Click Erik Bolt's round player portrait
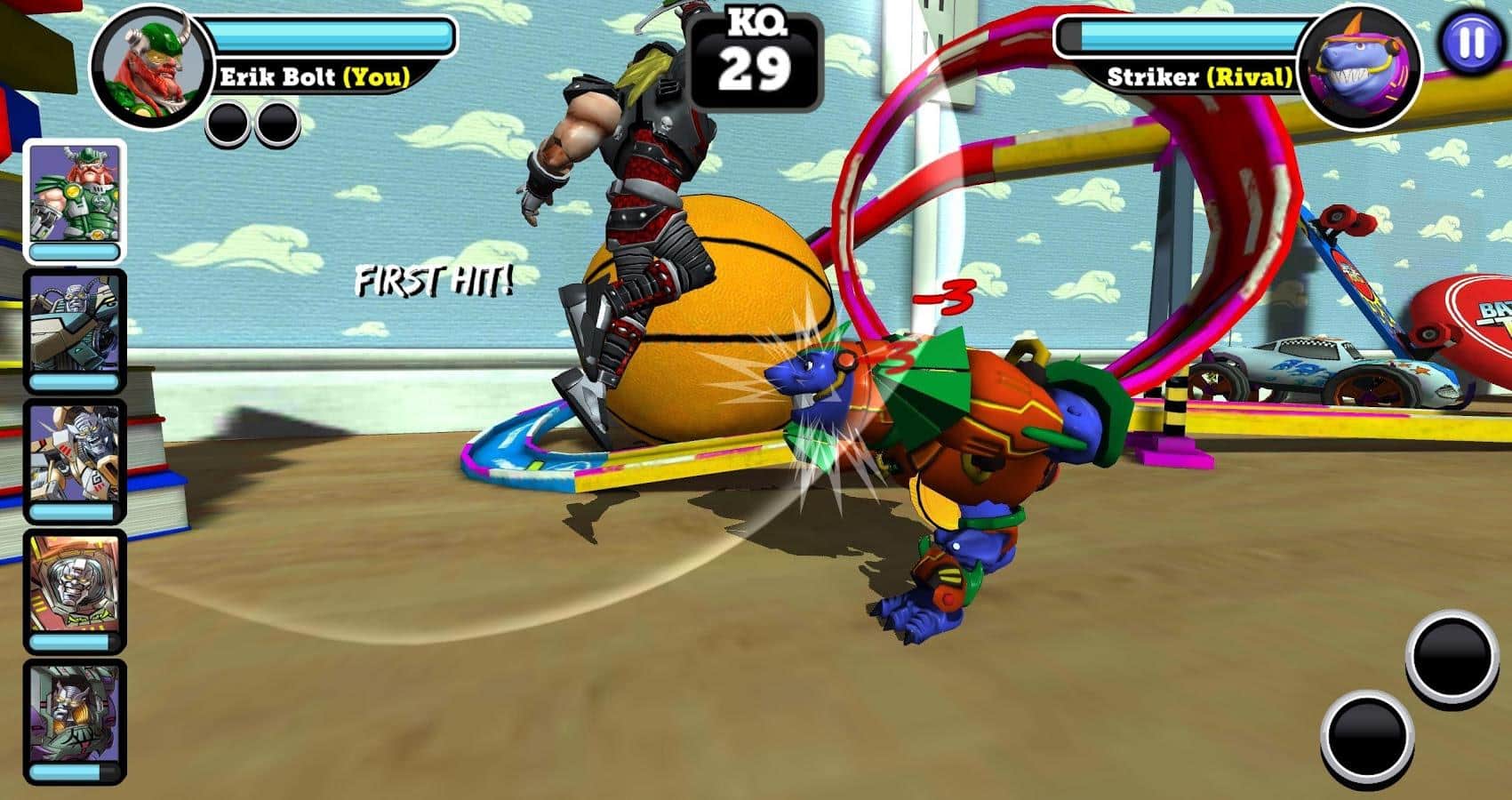1512x800 pixels. [x=149, y=68]
